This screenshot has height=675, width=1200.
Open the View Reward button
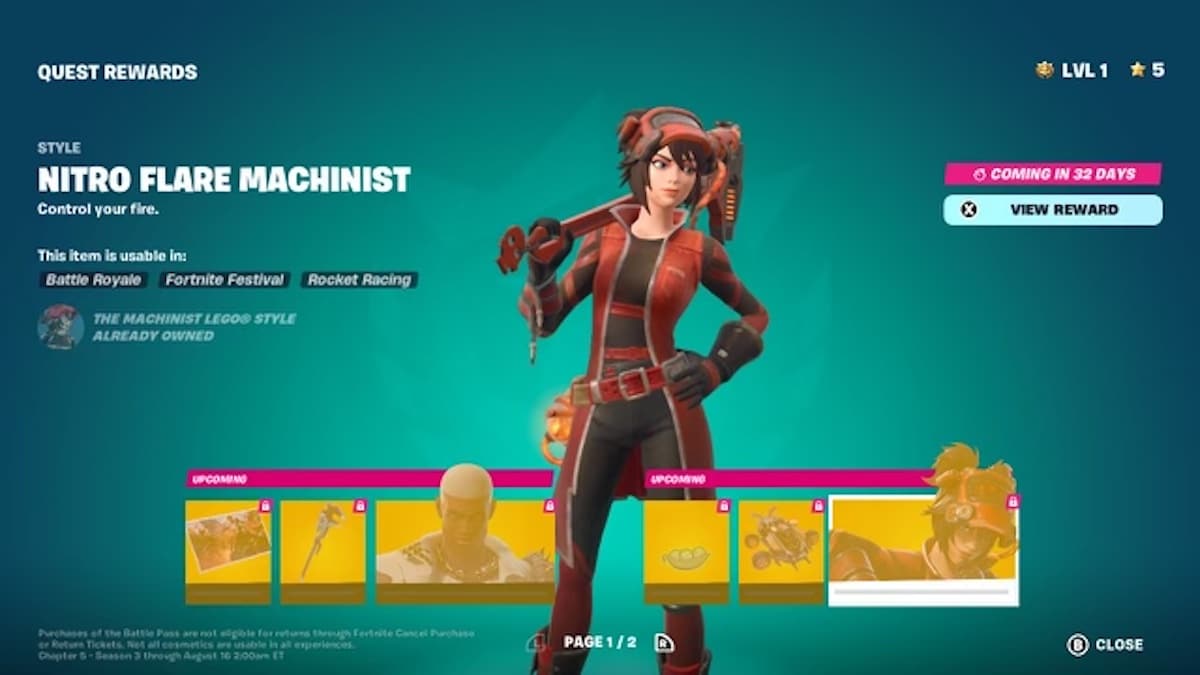(1052, 210)
